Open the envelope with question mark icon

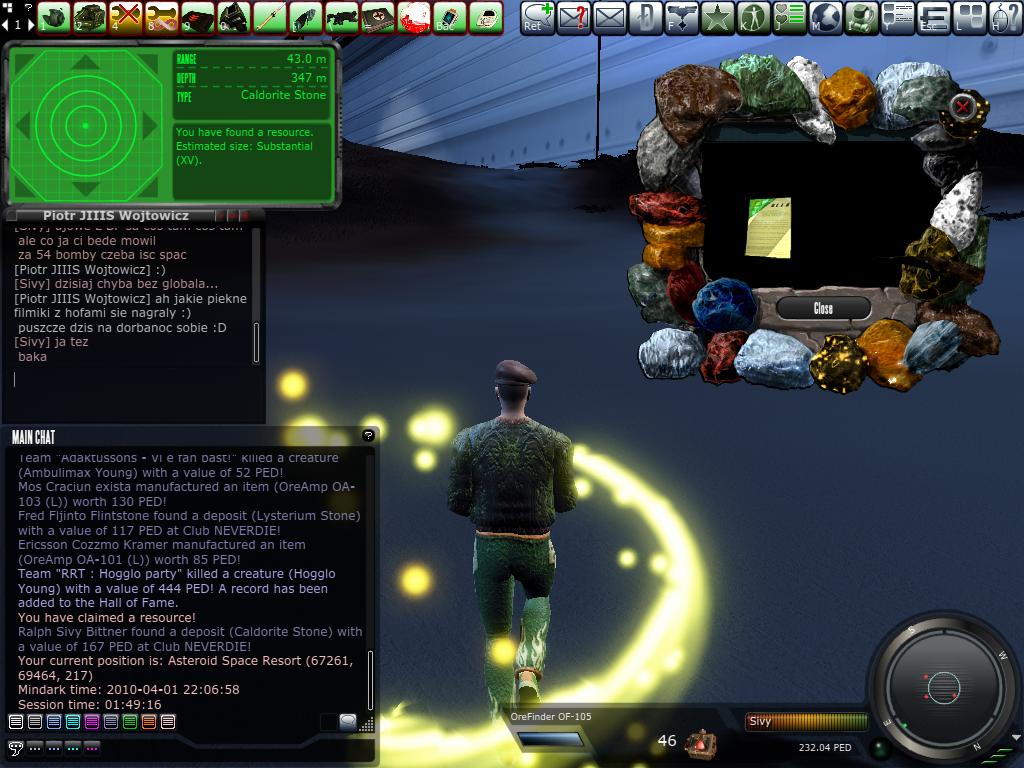tap(573, 17)
